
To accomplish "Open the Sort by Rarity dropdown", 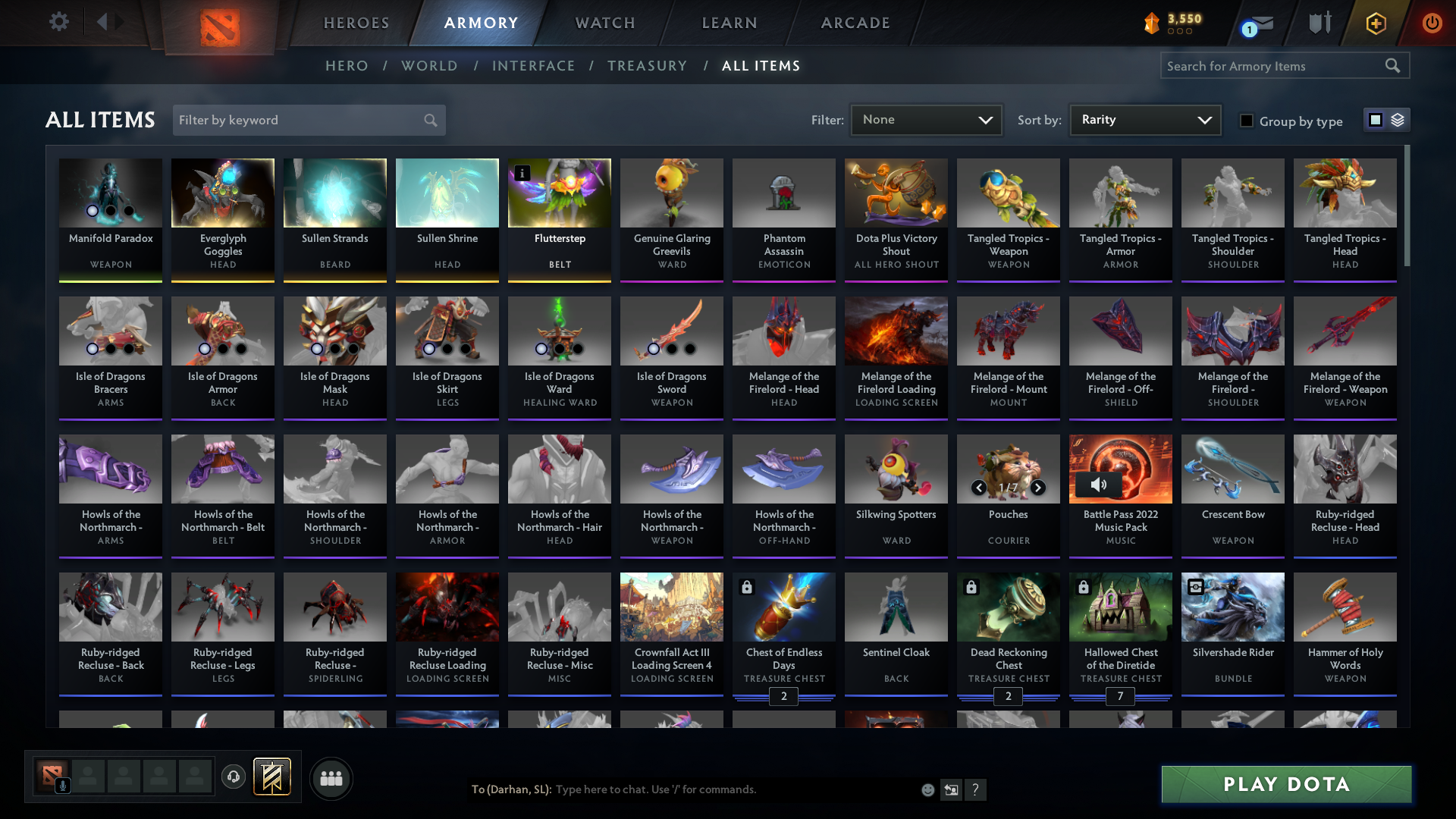I will pyautogui.click(x=1144, y=120).
